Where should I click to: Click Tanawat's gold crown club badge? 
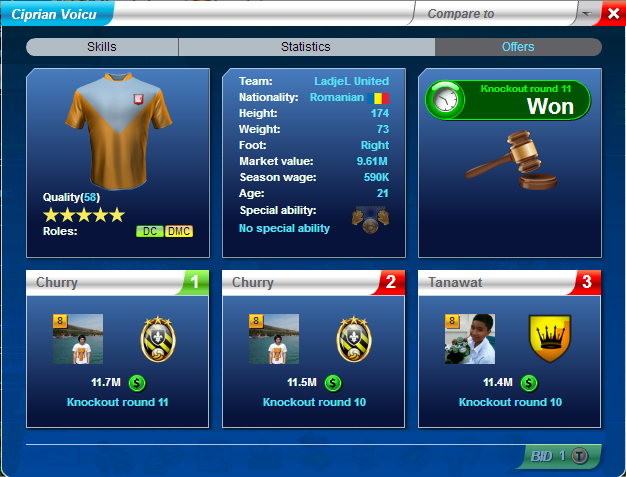(x=549, y=340)
